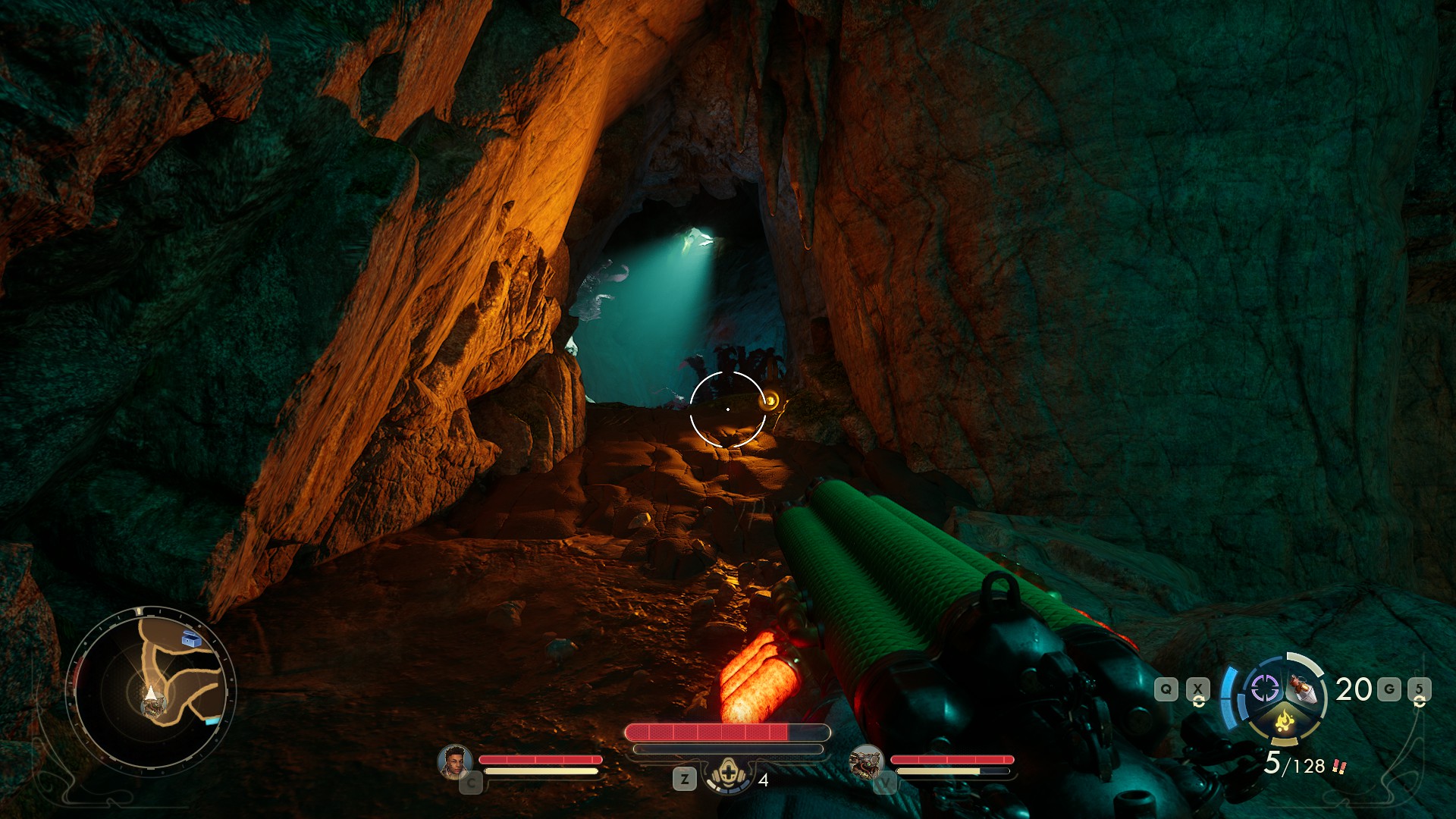Select the blue treasure chest map marker
Image resolution: width=1456 pixels, height=819 pixels.
pyautogui.click(x=192, y=639)
